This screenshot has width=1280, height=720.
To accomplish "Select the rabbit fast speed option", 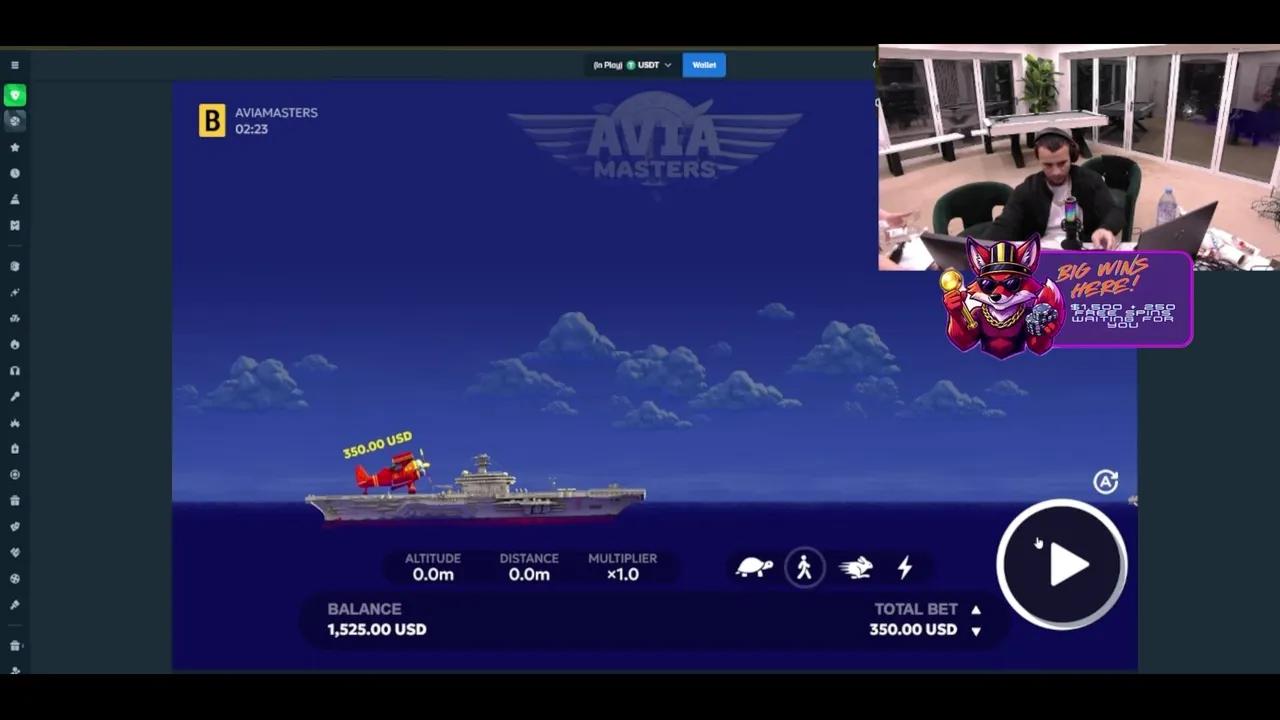I will pyautogui.click(x=854, y=567).
